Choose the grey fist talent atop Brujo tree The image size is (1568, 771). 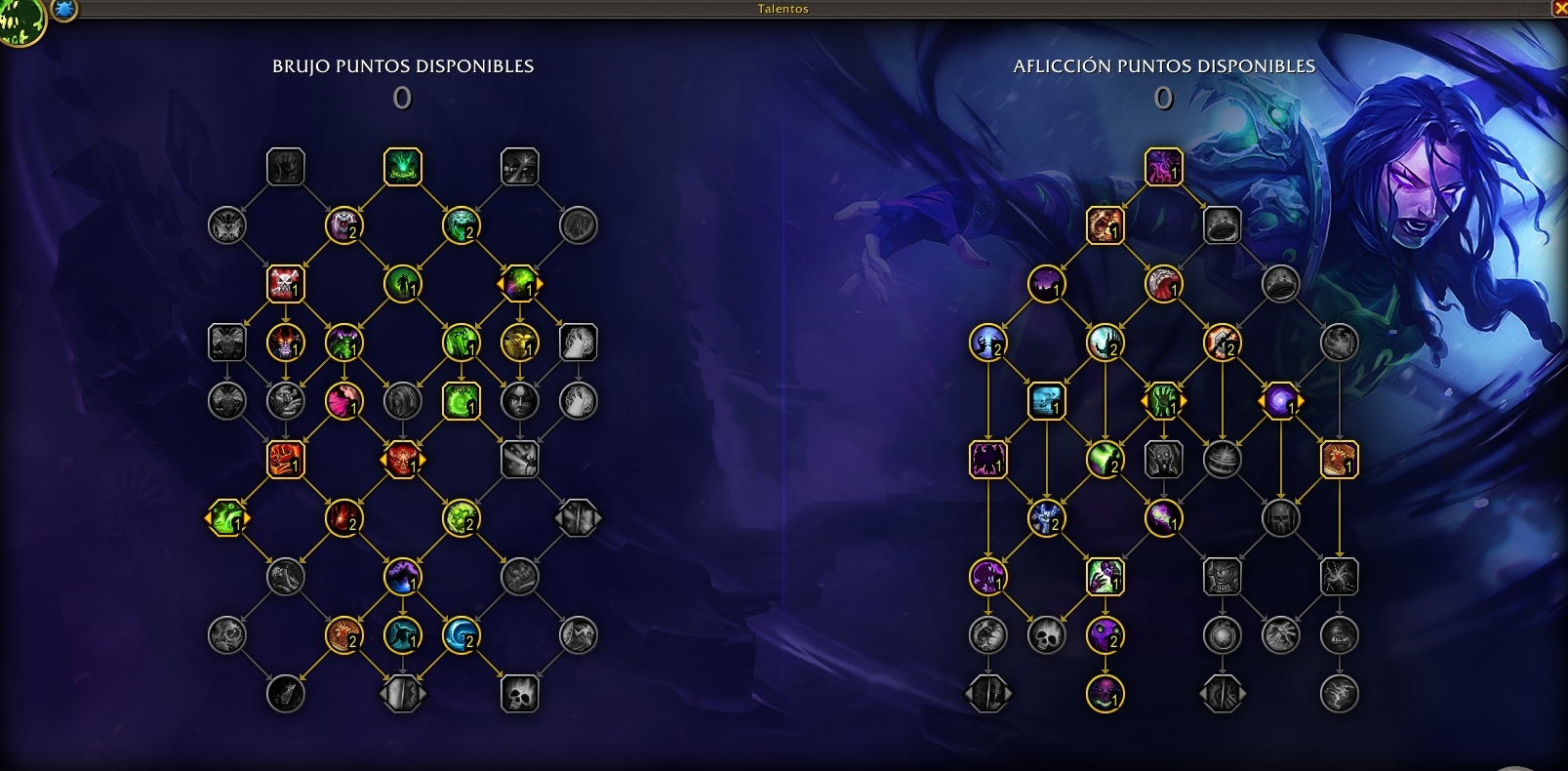(285, 167)
